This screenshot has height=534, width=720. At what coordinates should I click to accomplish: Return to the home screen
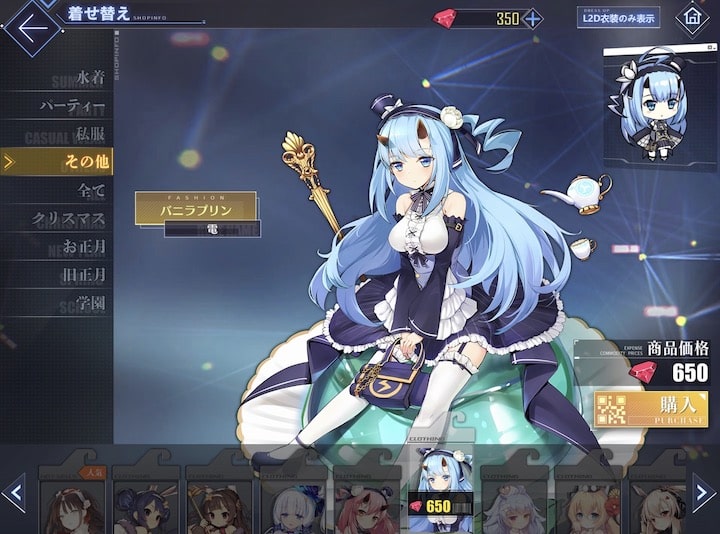click(692, 18)
